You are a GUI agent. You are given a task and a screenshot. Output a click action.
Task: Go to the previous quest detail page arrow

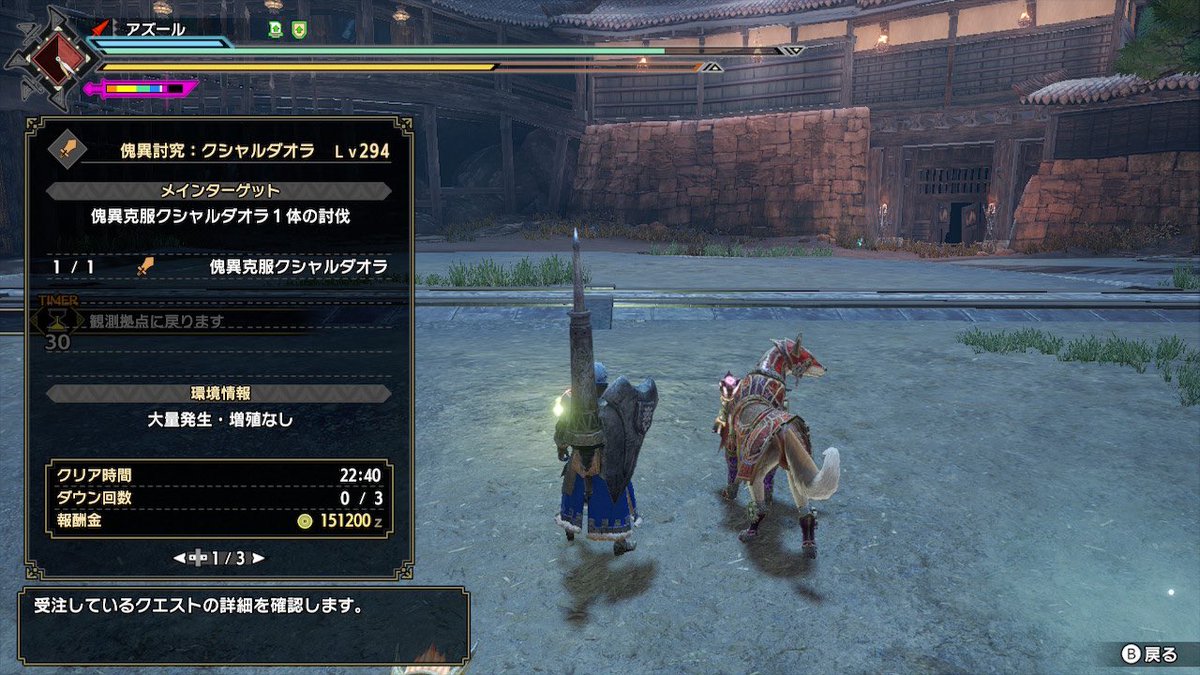179,558
